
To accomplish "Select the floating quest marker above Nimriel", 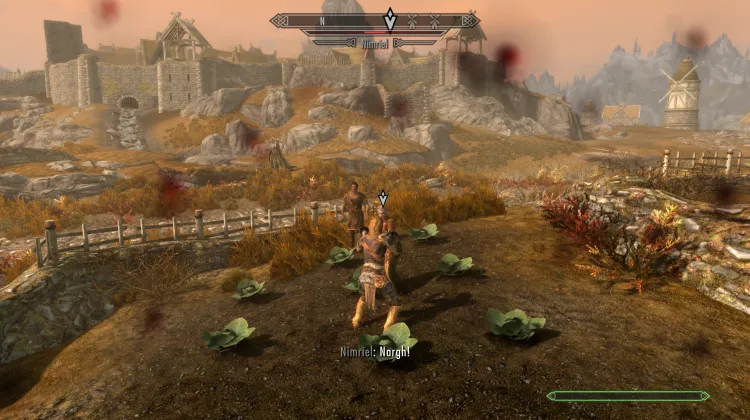I will [381, 199].
